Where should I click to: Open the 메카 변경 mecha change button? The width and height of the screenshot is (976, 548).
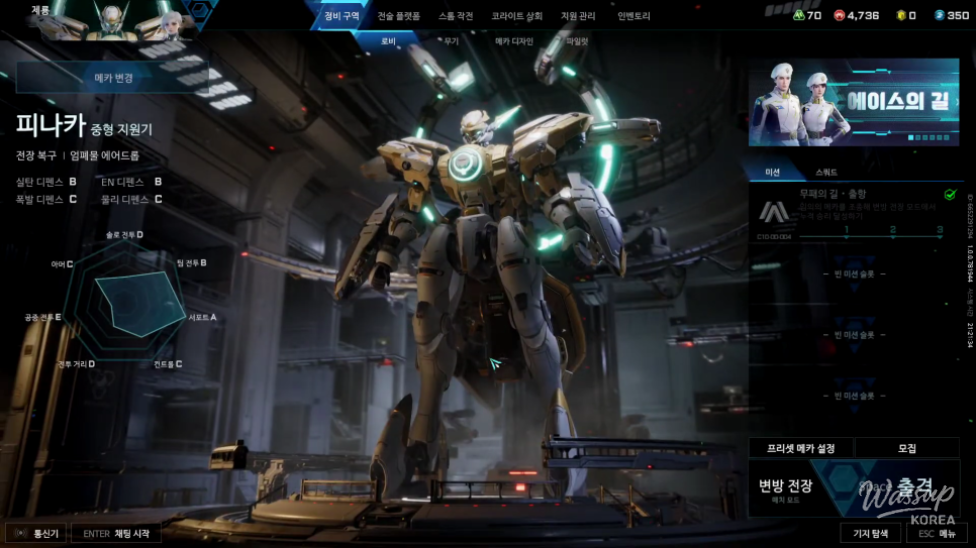click(113, 78)
